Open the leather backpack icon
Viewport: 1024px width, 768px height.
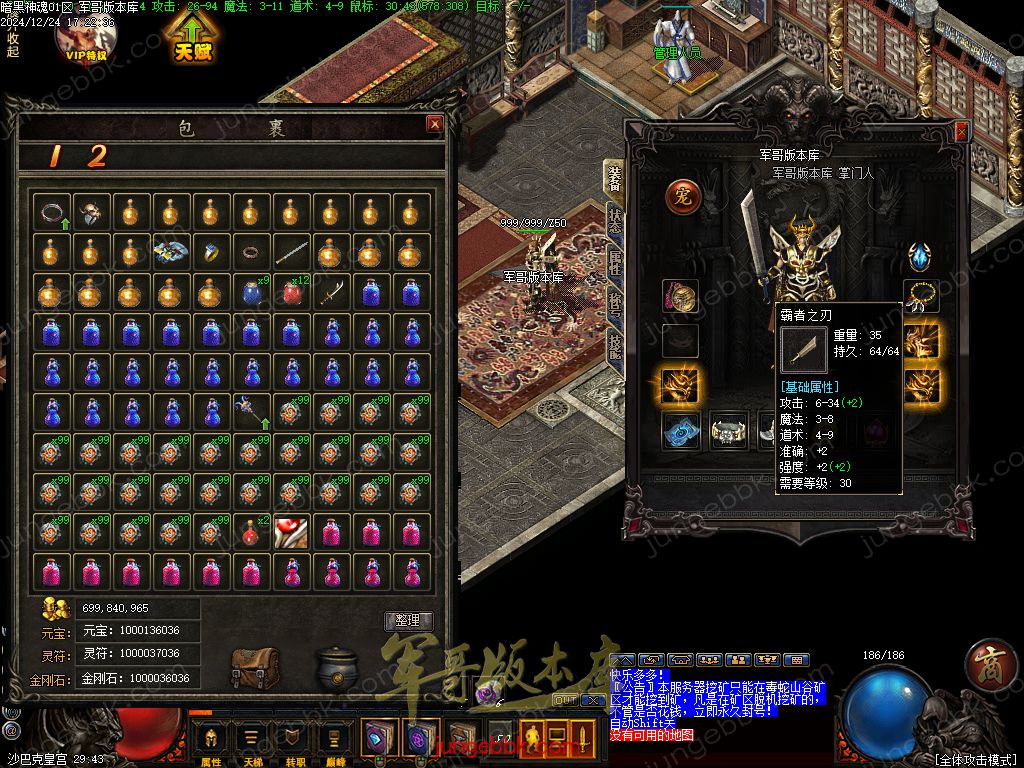click(254, 668)
